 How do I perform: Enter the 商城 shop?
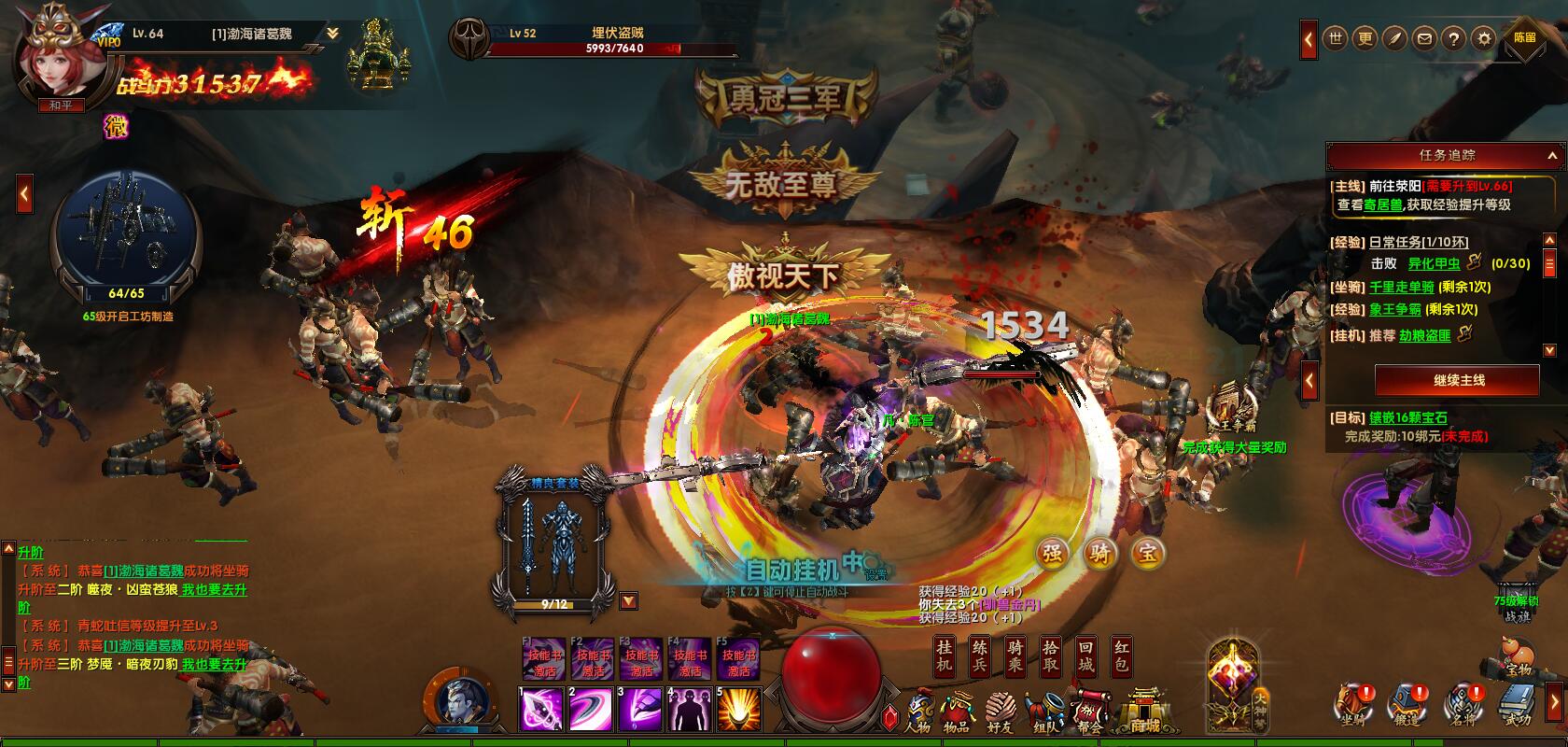click(1143, 712)
